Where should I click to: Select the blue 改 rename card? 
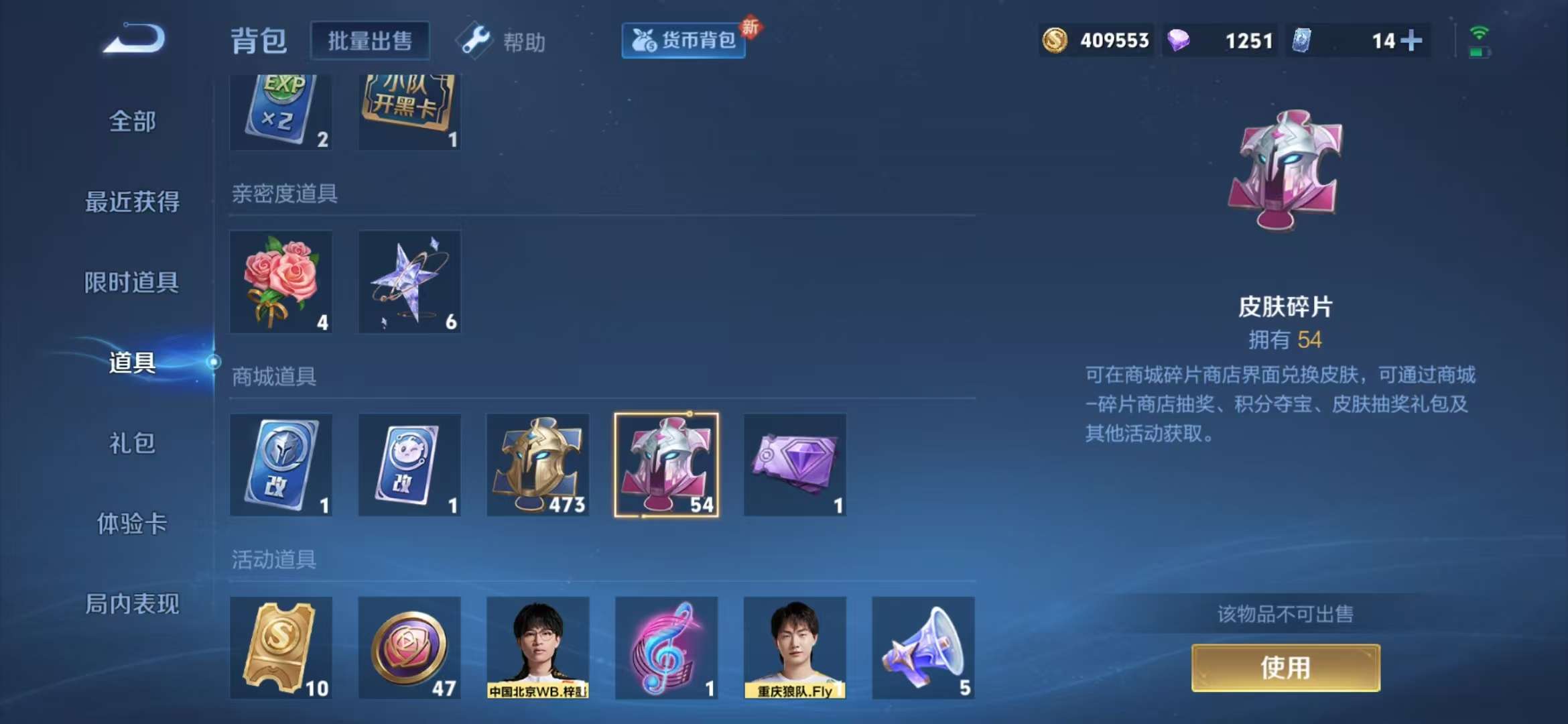[x=281, y=465]
